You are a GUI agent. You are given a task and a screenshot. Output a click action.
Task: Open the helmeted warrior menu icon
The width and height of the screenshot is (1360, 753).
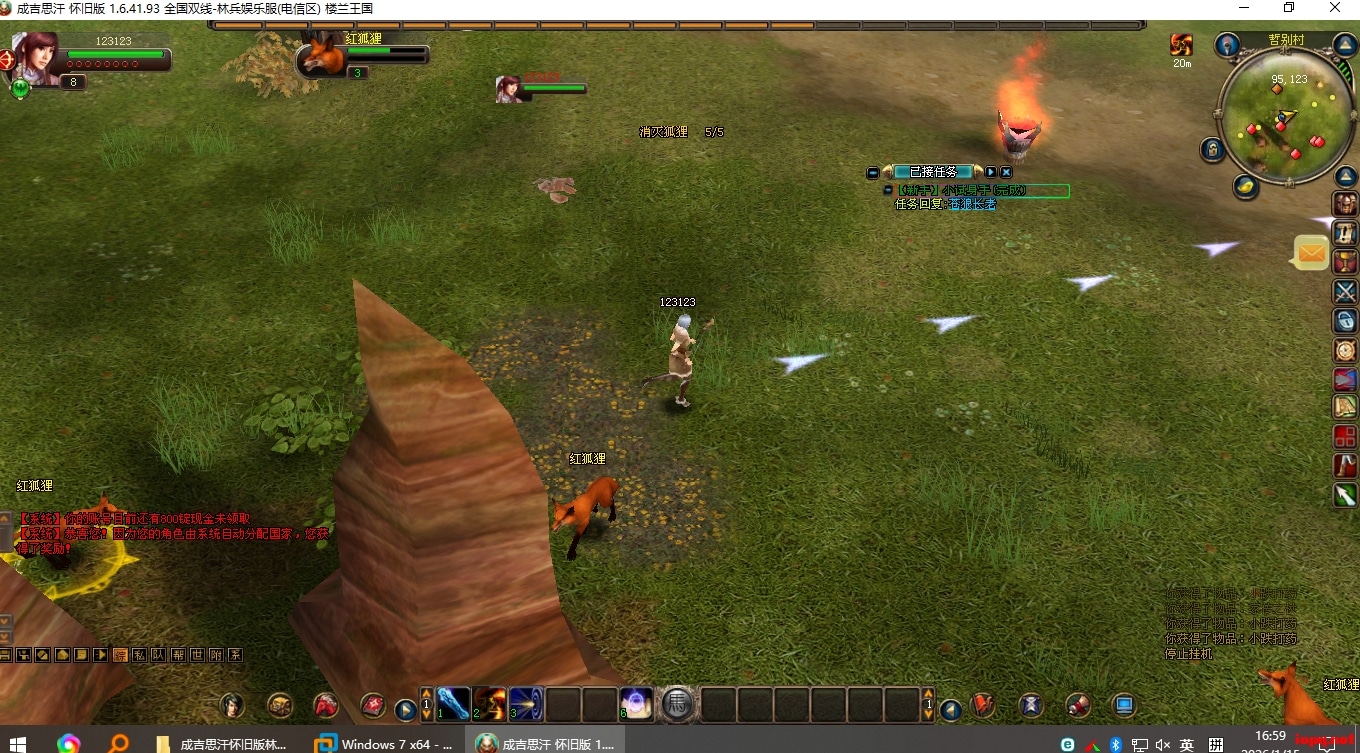pyautogui.click(x=1345, y=204)
